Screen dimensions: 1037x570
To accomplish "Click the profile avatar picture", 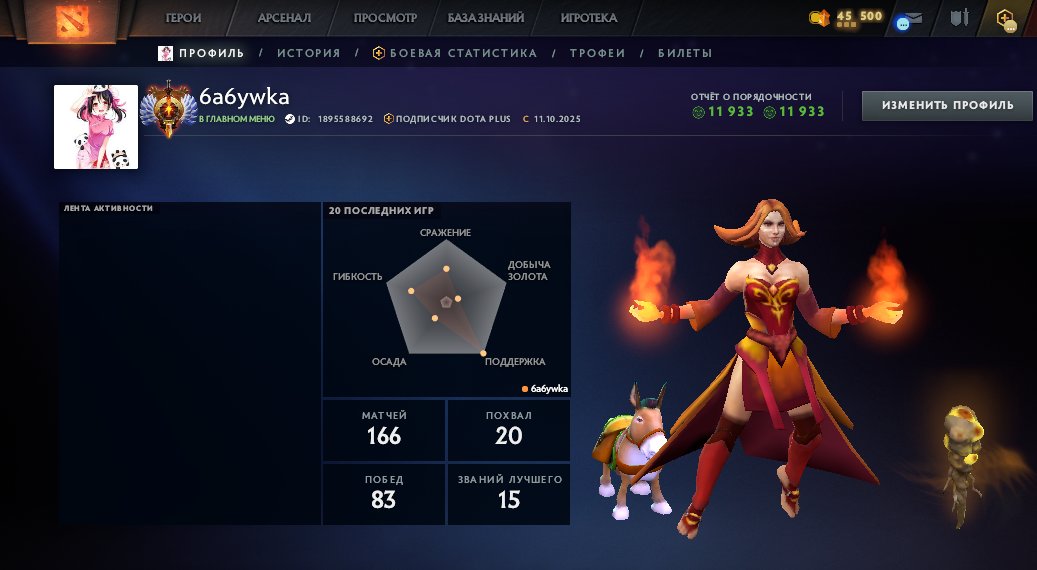I will coord(96,127).
